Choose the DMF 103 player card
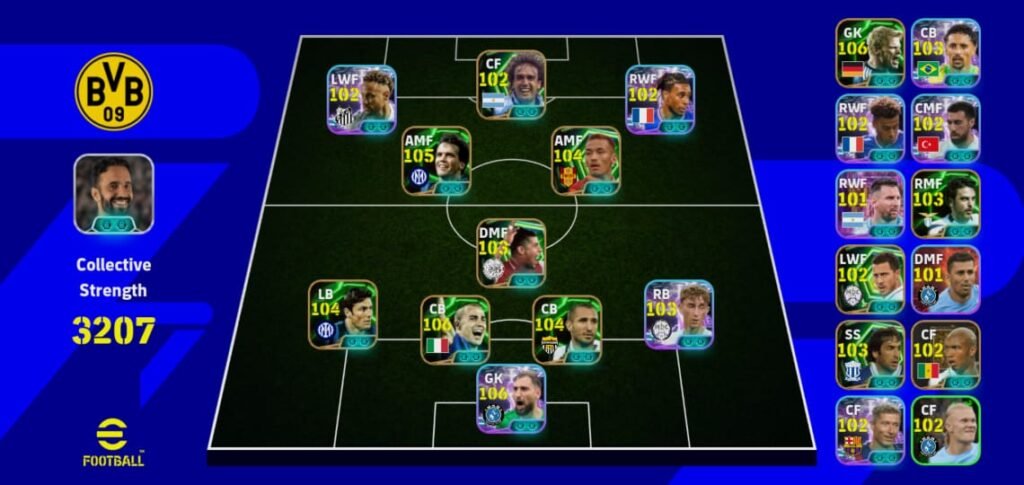1024x485 pixels. (x=511, y=253)
